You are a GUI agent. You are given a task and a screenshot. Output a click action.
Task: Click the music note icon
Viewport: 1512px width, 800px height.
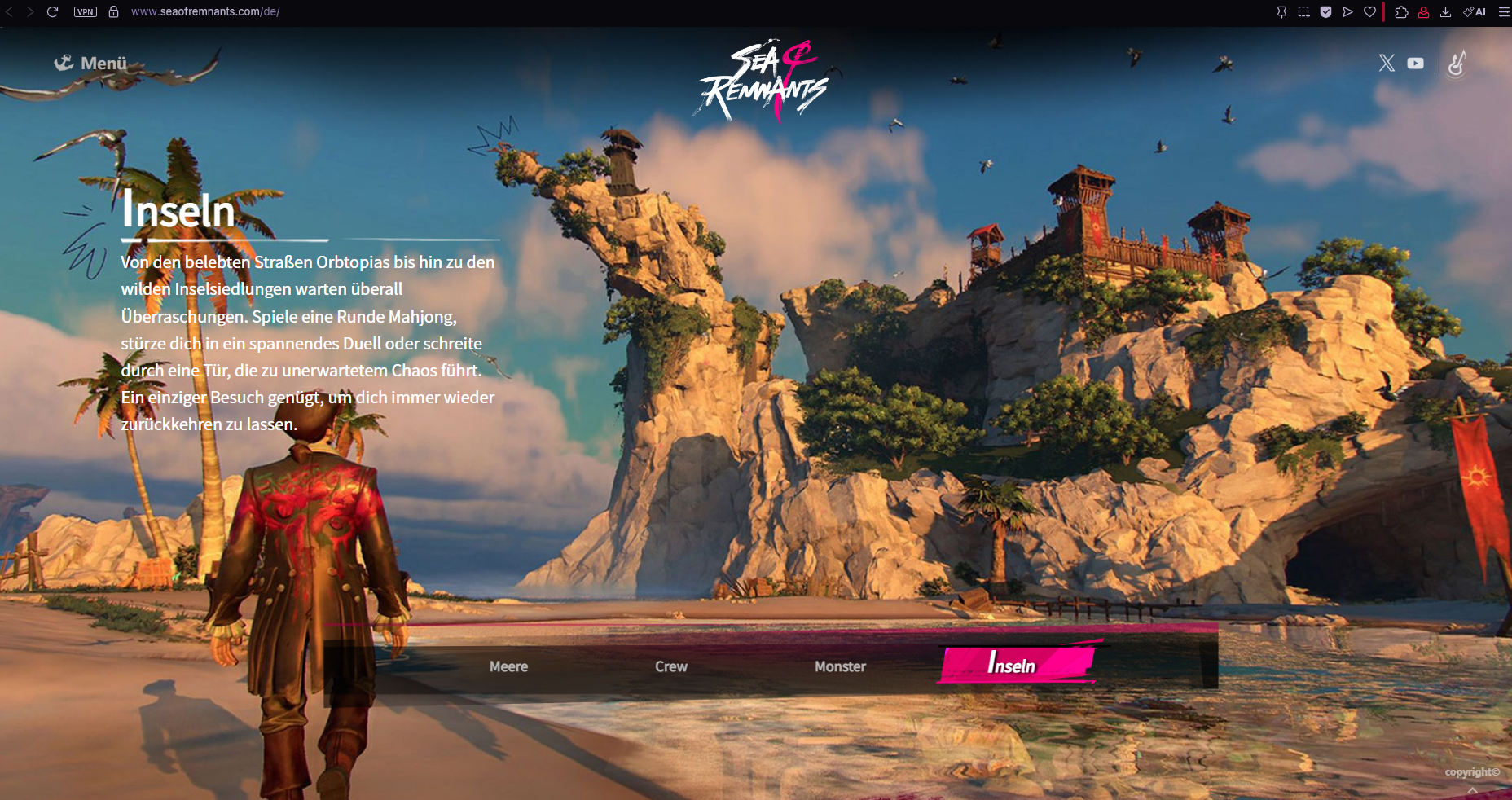coord(1457,63)
